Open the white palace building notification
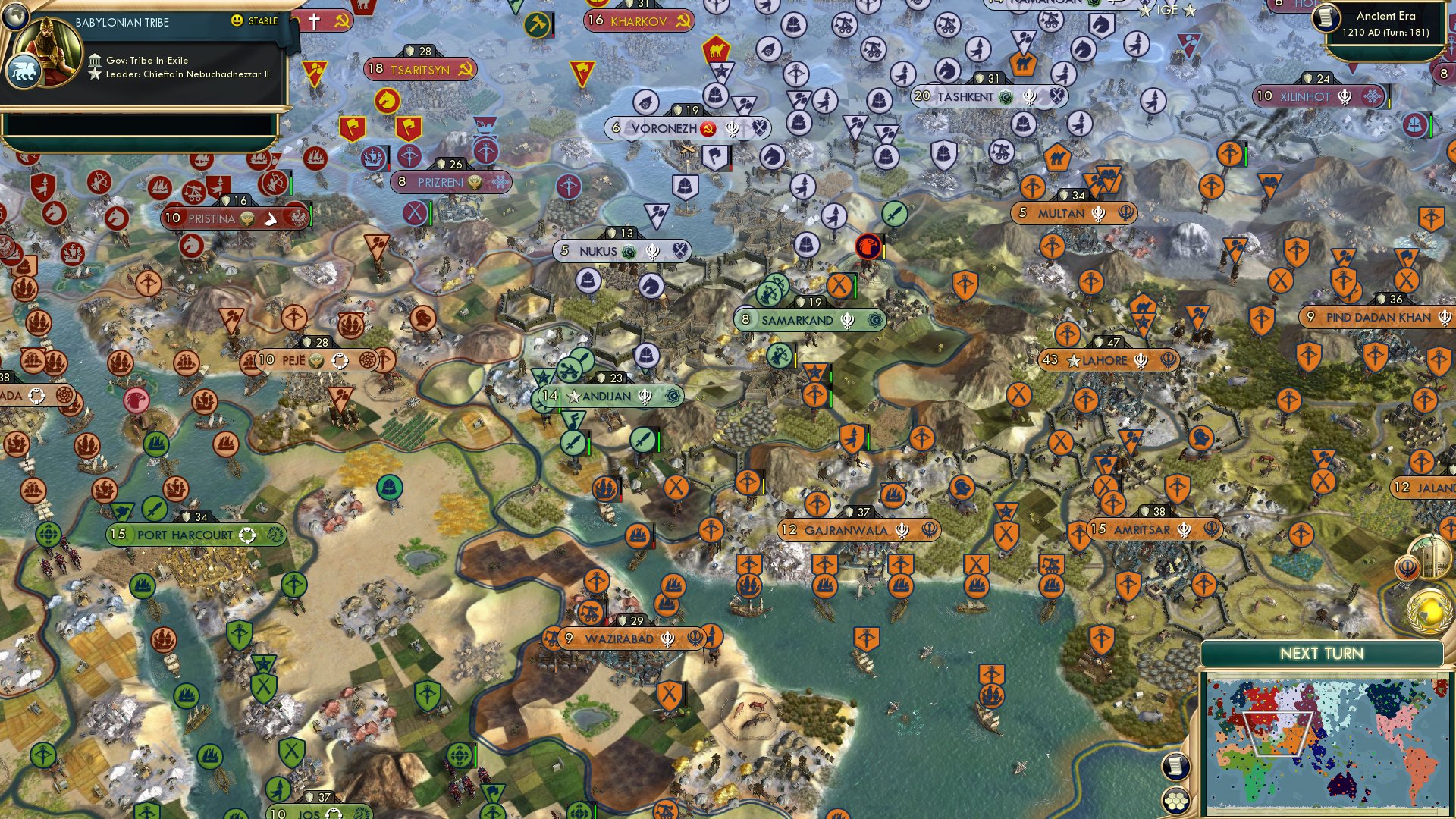This screenshot has height=819, width=1456. click(x=1432, y=557)
